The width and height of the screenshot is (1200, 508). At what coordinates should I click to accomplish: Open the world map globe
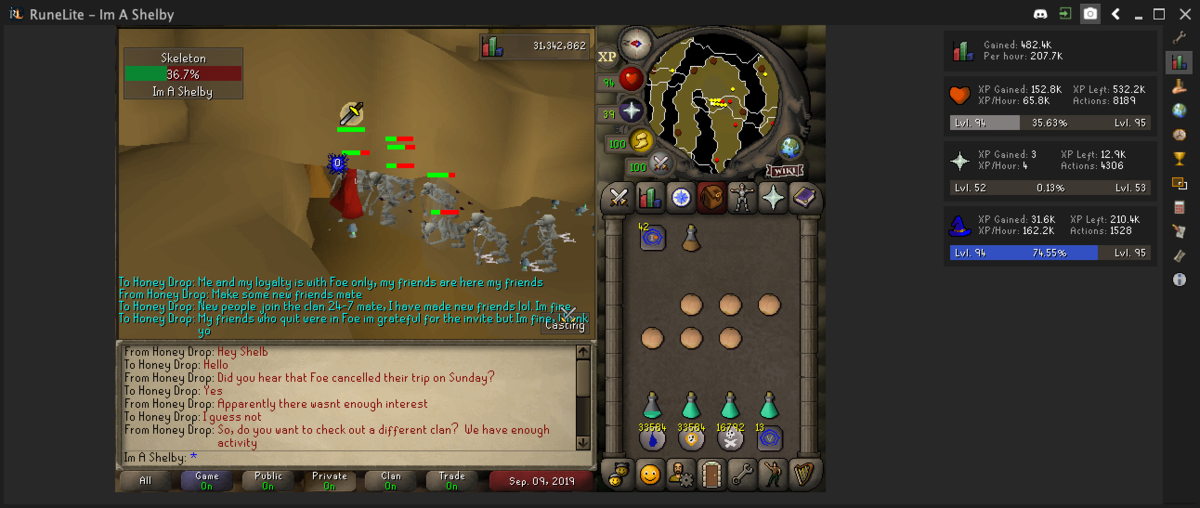click(x=791, y=147)
